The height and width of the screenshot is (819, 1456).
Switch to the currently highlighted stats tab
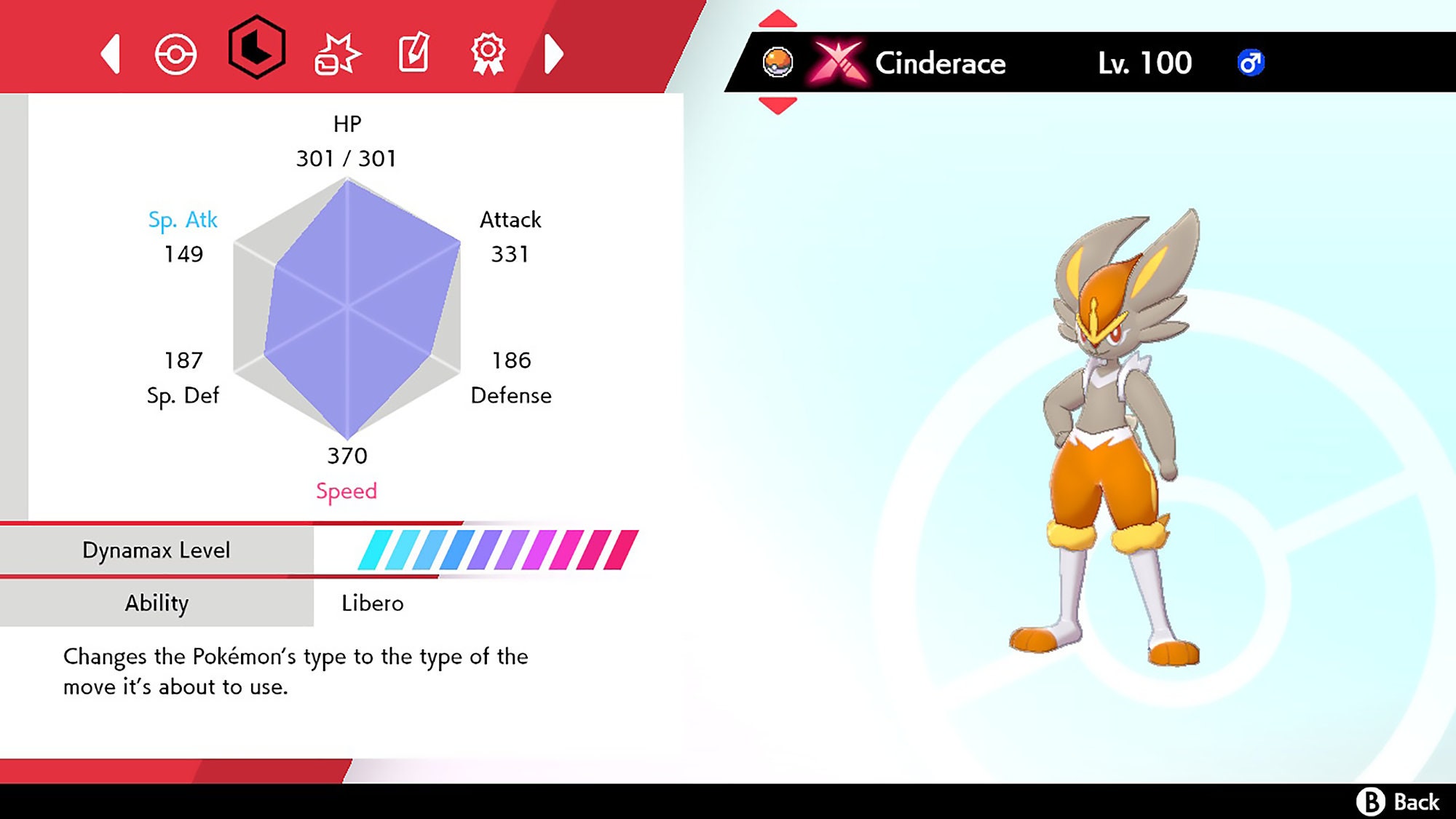click(x=256, y=52)
